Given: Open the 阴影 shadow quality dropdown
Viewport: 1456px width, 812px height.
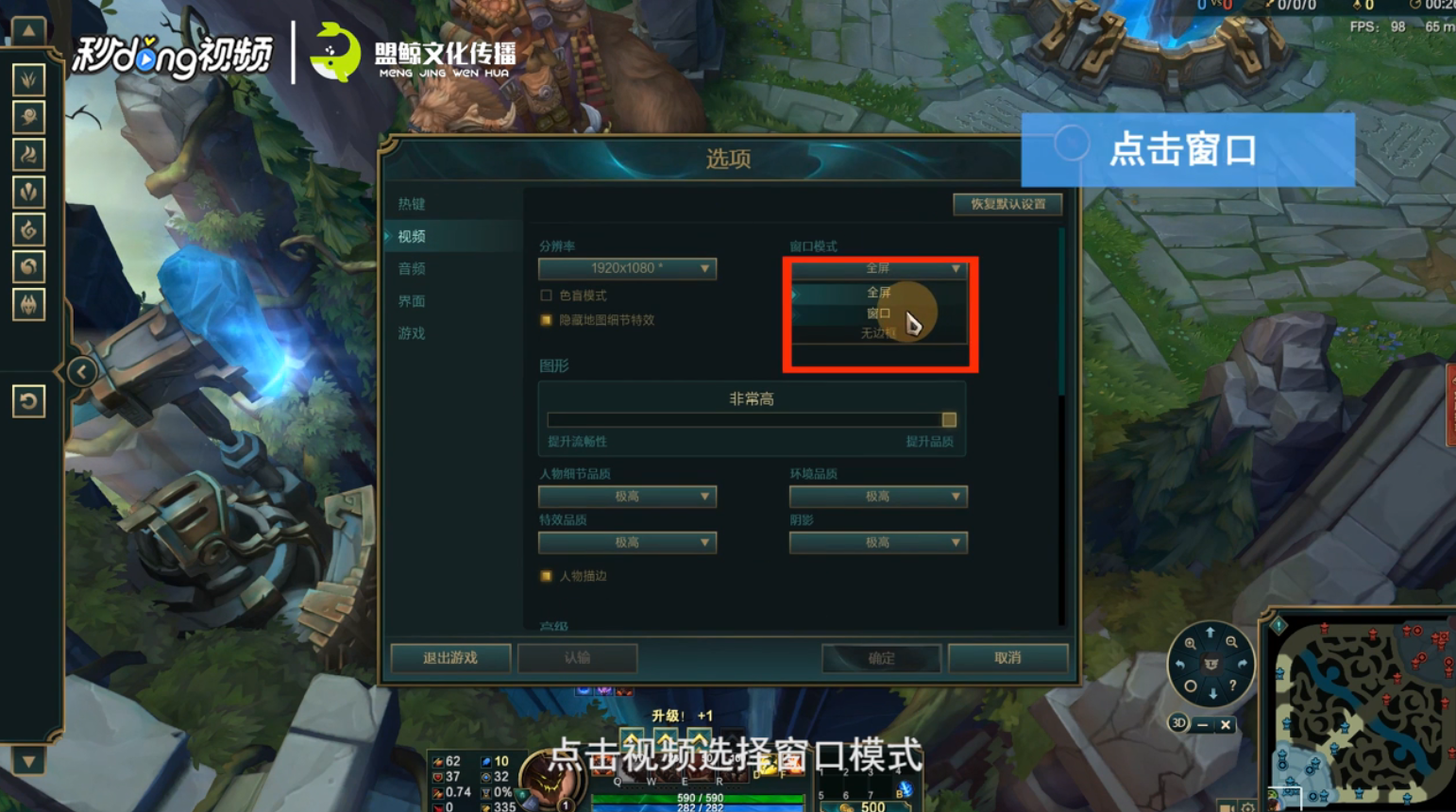Looking at the screenshot, I should click(877, 542).
